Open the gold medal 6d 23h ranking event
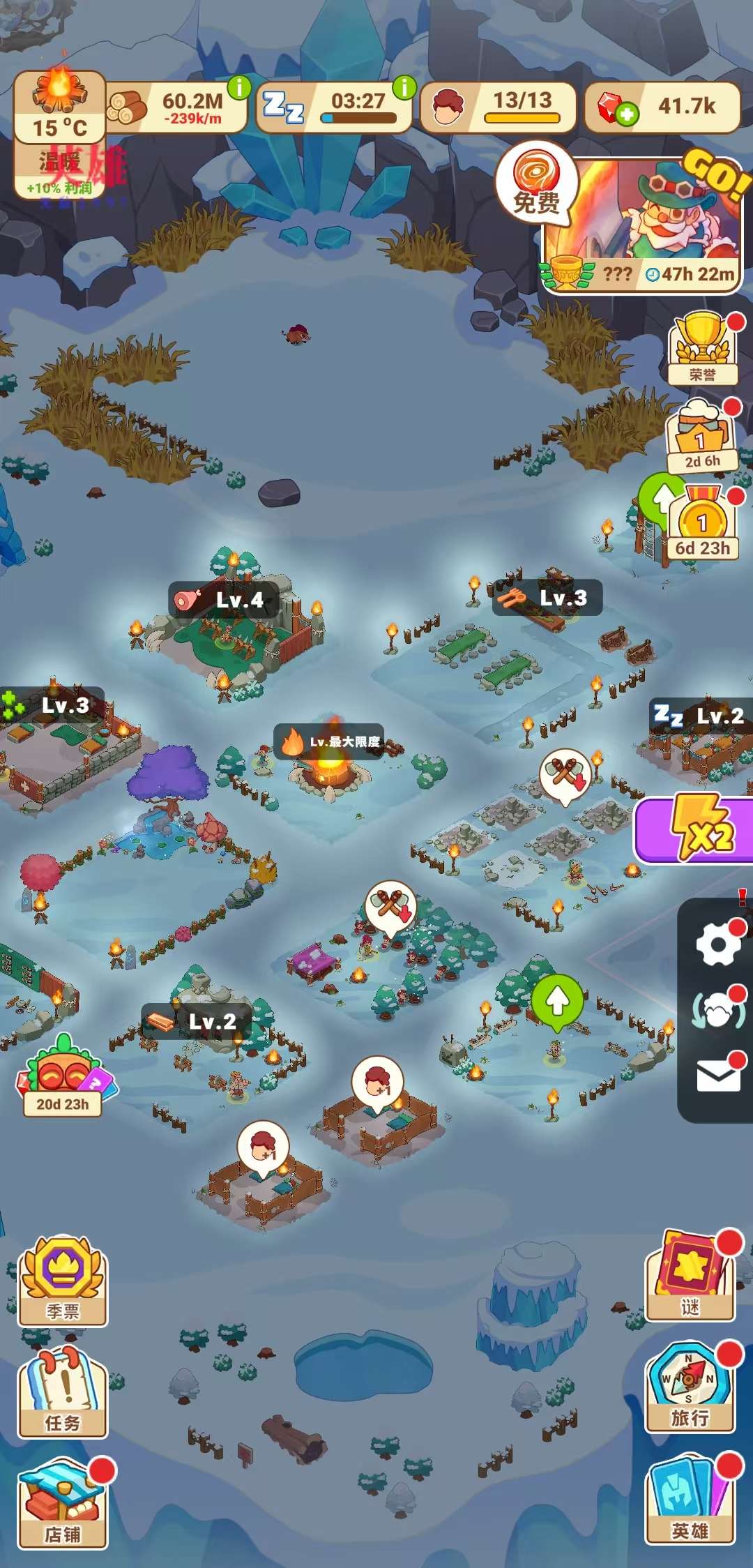The image size is (753, 1568). [x=702, y=523]
